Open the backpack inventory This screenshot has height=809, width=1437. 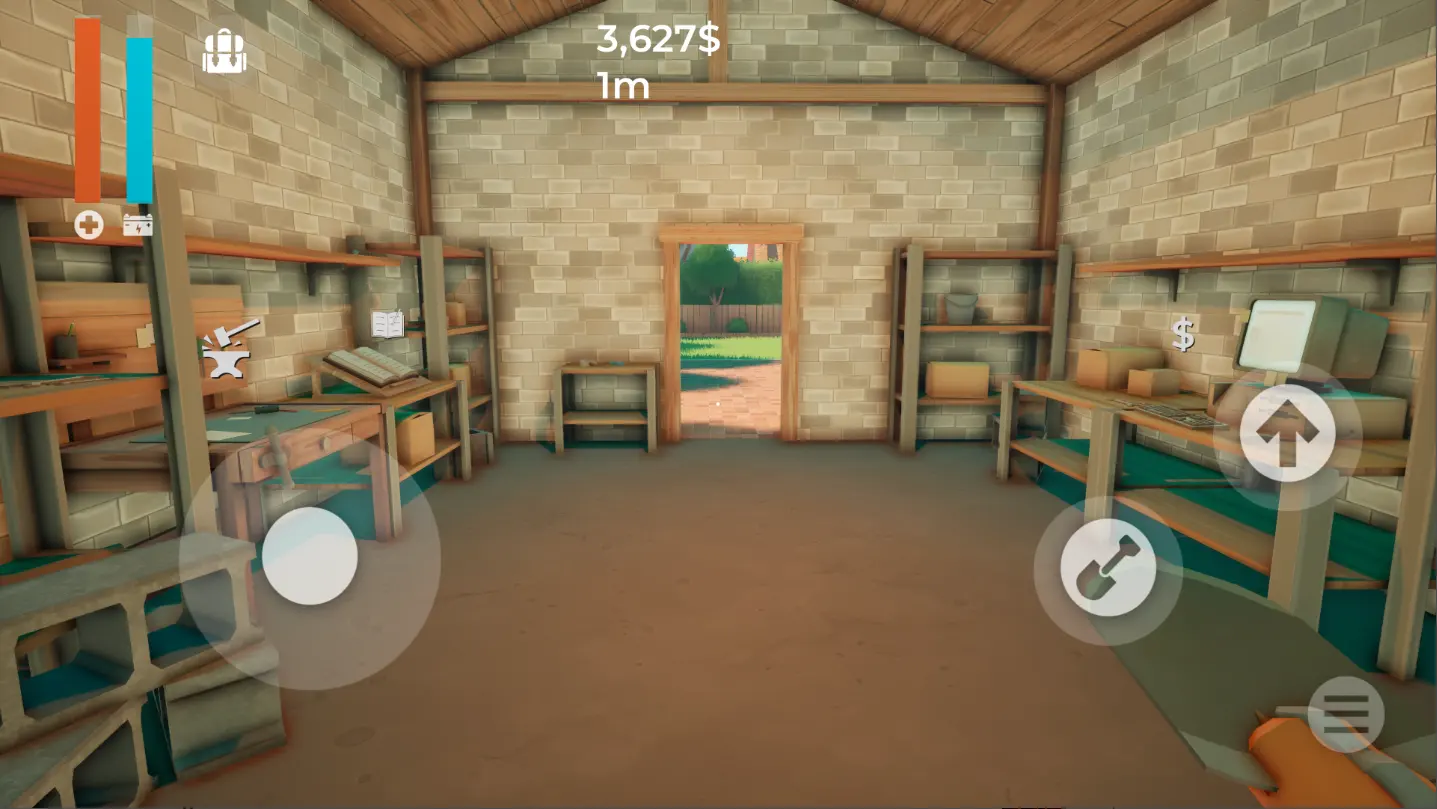coord(224,48)
